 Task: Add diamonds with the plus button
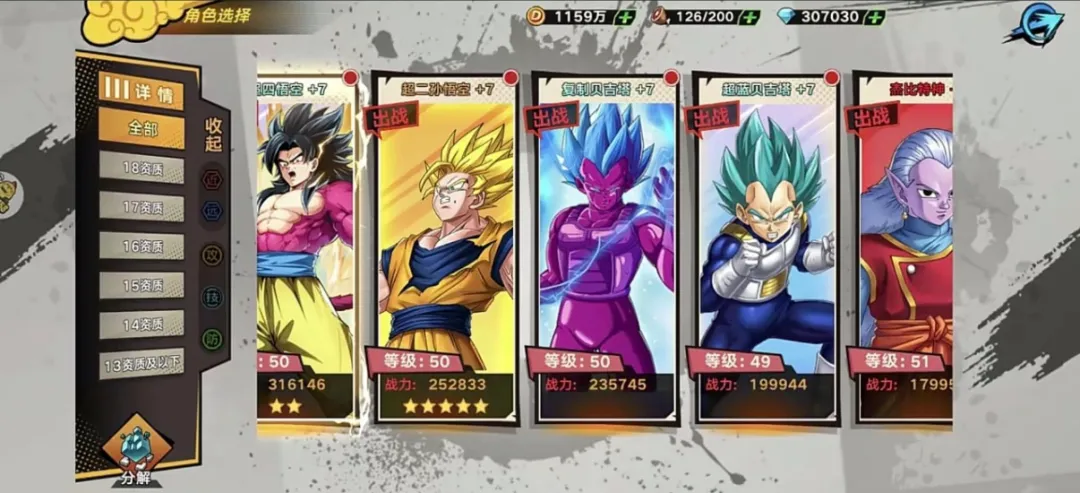pos(874,17)
